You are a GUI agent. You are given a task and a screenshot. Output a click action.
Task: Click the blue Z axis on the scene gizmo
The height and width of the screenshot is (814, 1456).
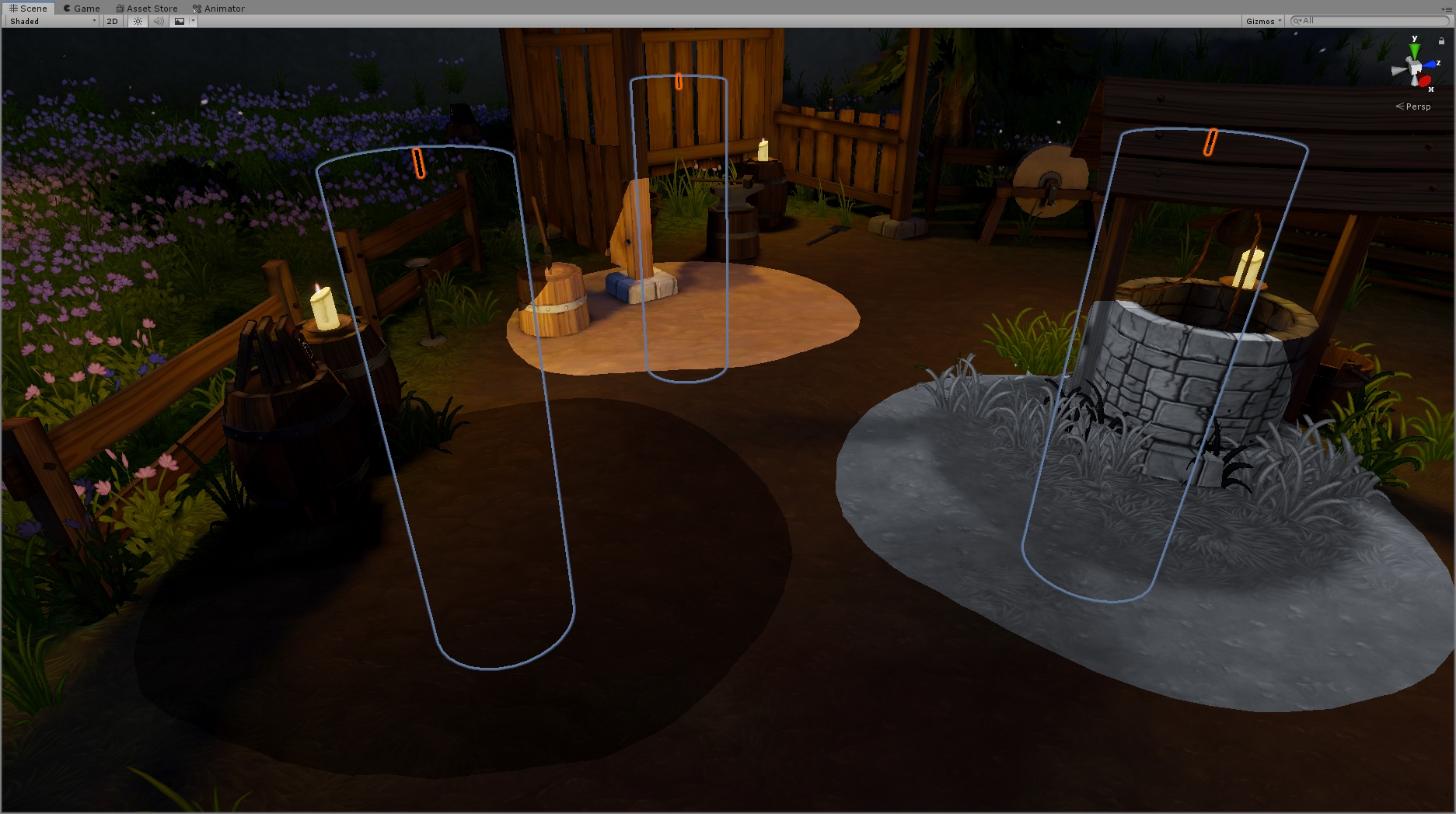click(1430, 65)
